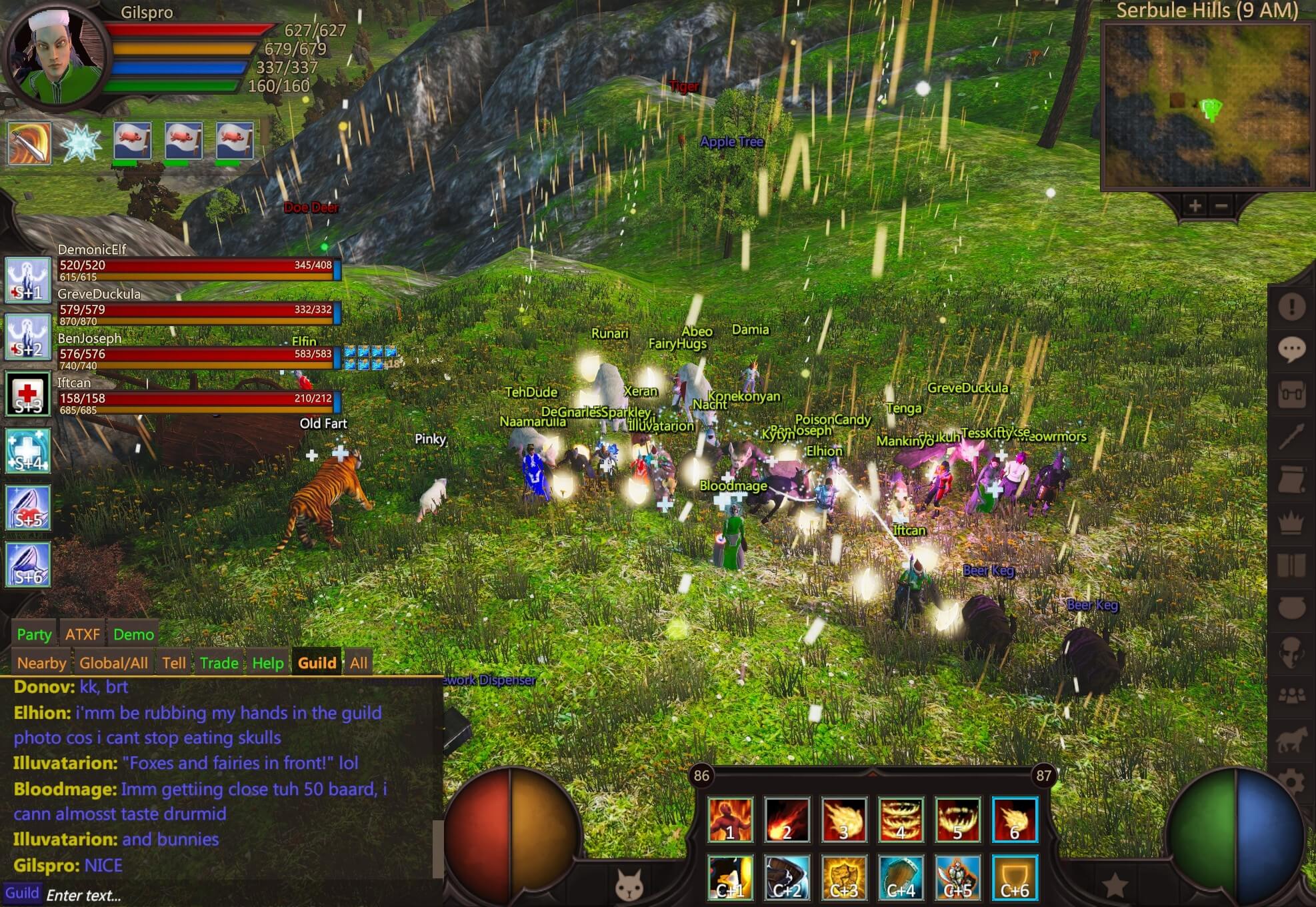Select party member DemonicElf's health bar
The width and height of the screenshot is (1316, 907).
pyautogui.click(x=197, y=266)
